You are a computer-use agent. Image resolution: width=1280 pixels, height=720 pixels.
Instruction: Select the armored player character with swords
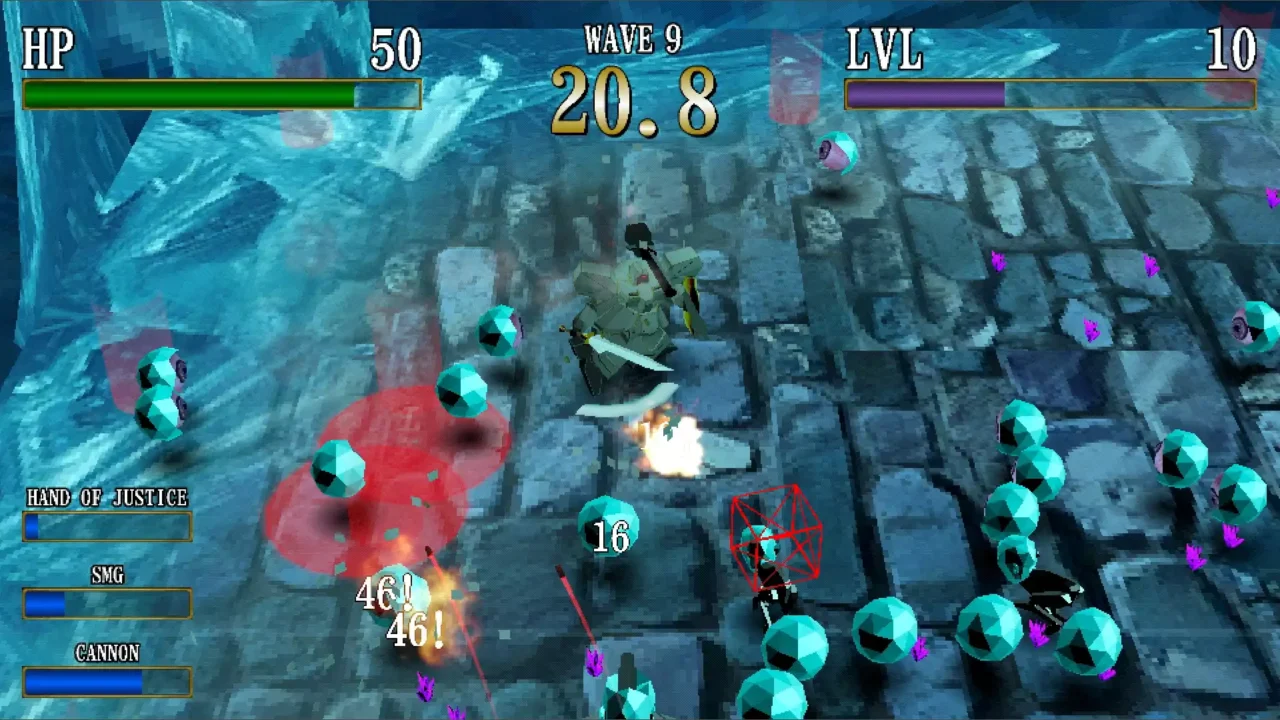click(635, 310)
